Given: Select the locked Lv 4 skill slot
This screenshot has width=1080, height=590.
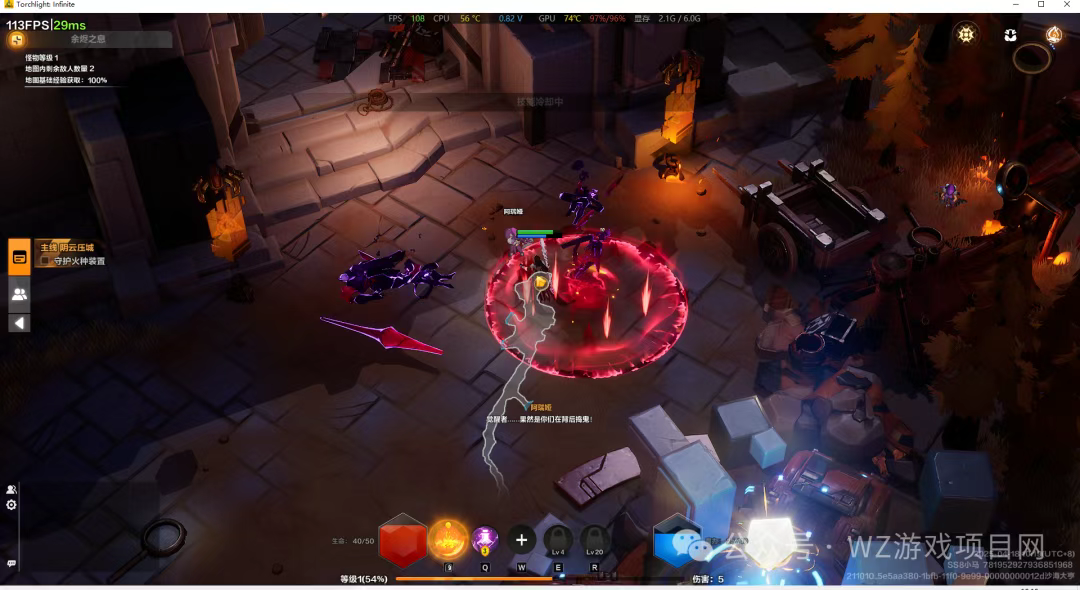Looking at the screenshot, I should coord(558,540).
